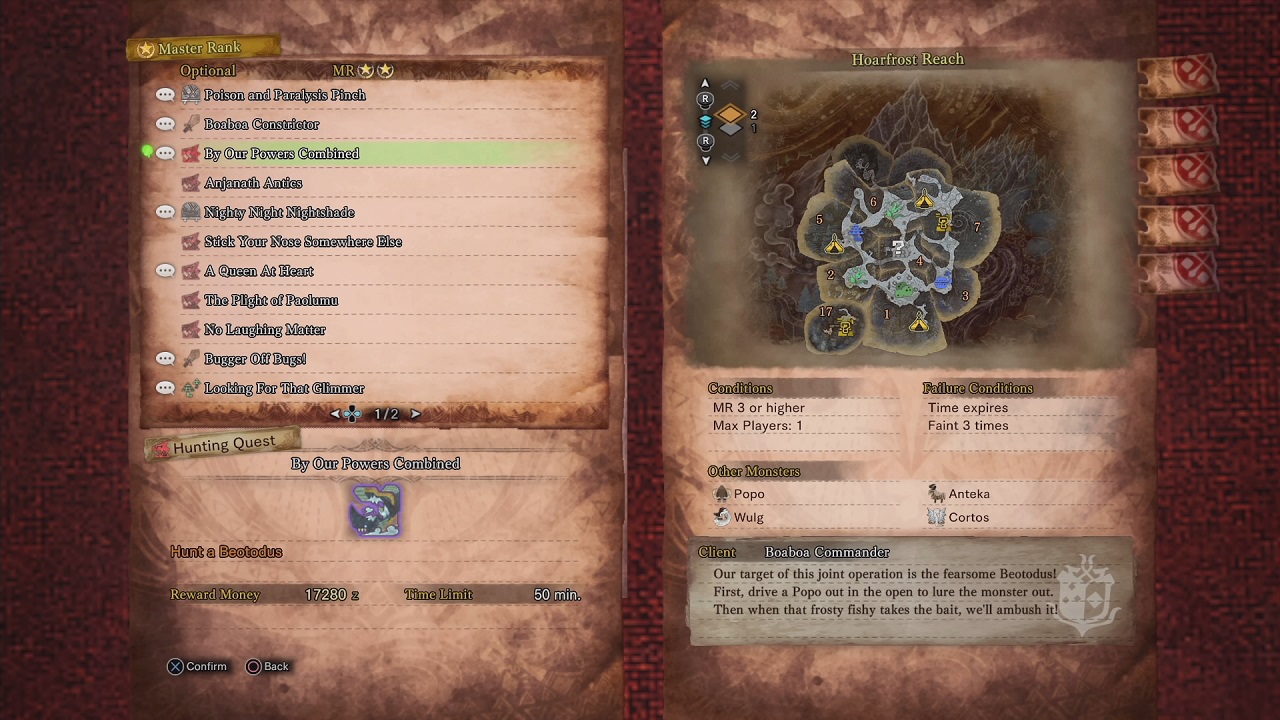Click the Popo icon under Other Monsters
1280x720 pixels.
723,493
